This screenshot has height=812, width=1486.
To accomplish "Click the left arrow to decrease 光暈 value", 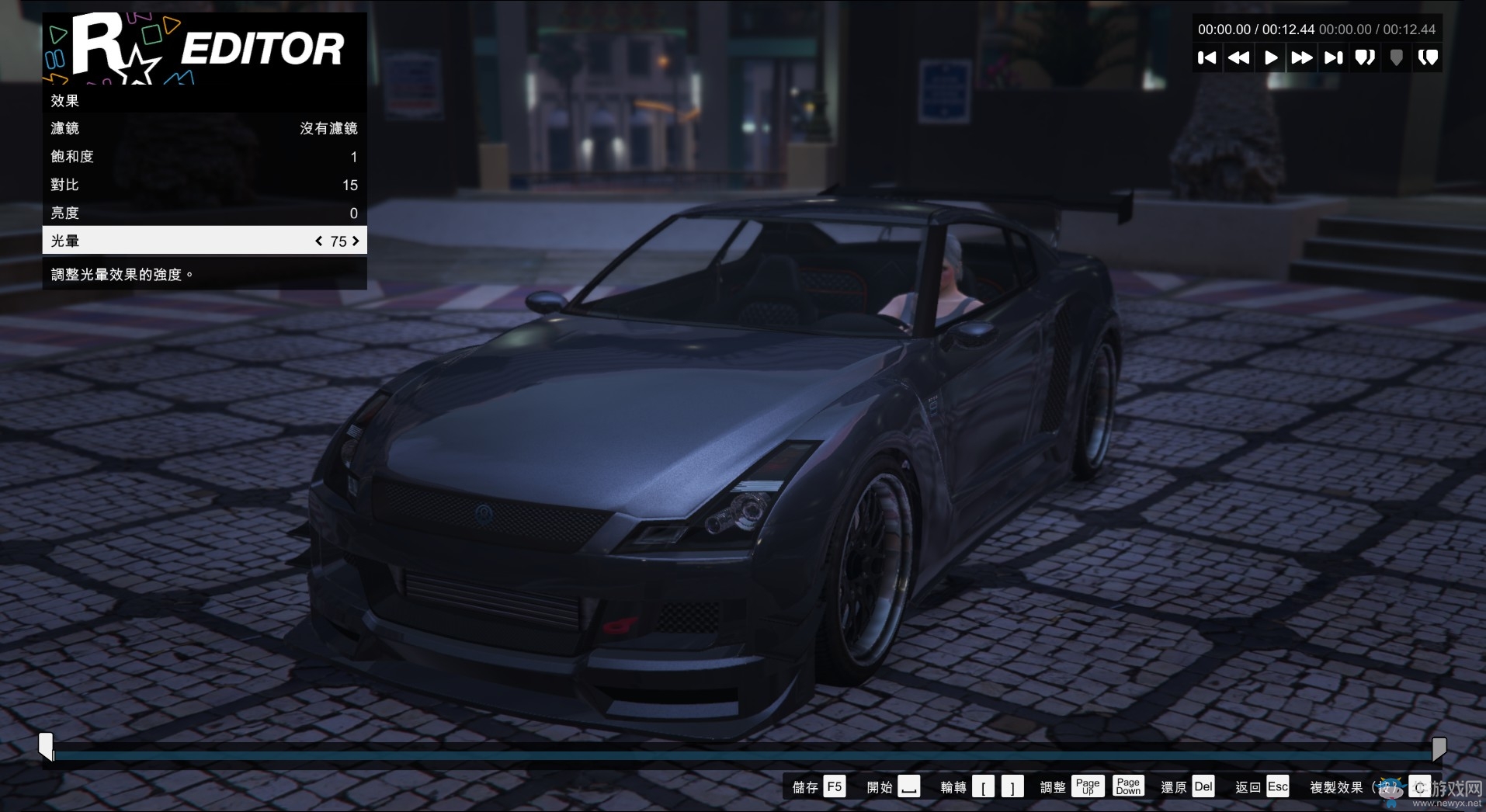I will point(318,241).
